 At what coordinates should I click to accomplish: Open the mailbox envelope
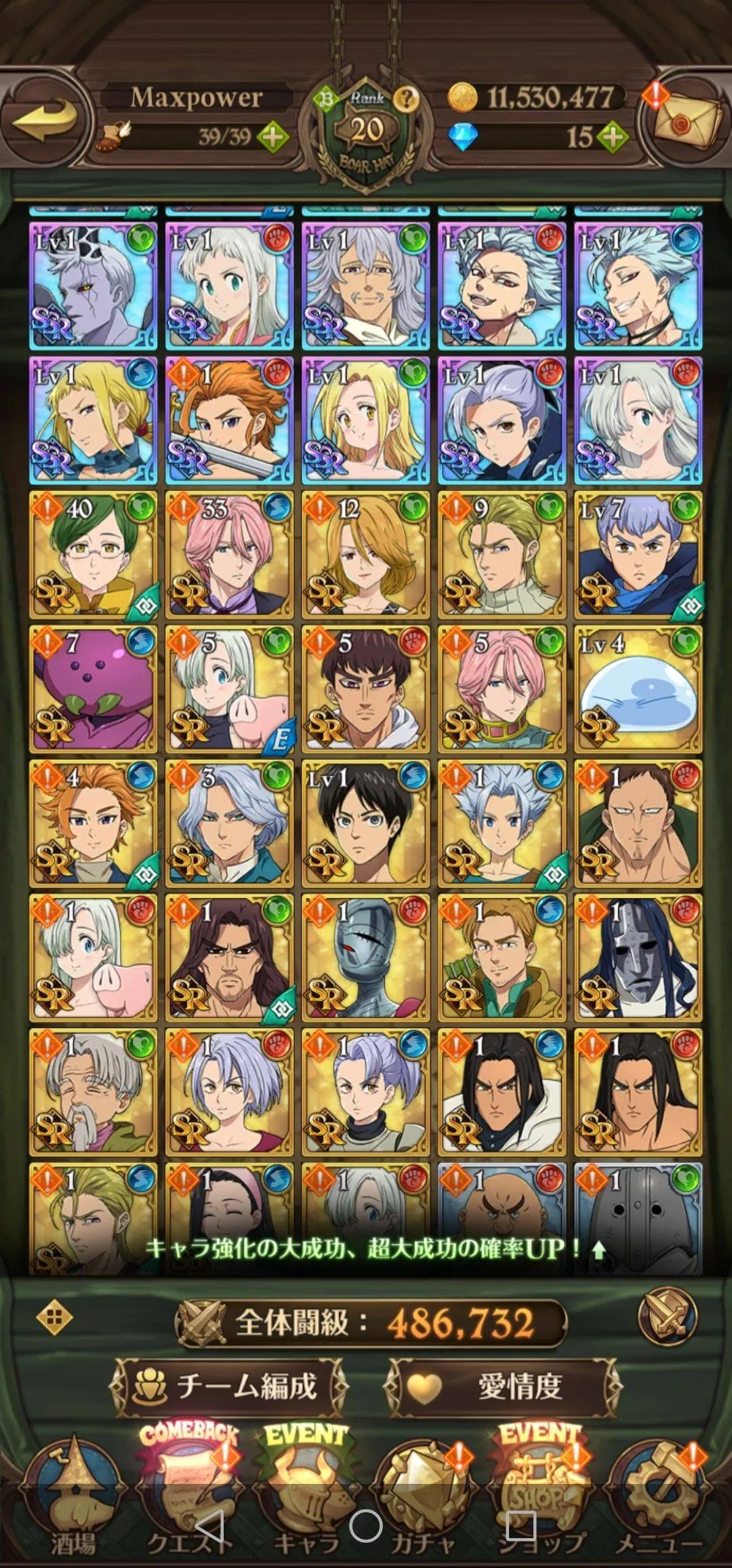(688, 122)
